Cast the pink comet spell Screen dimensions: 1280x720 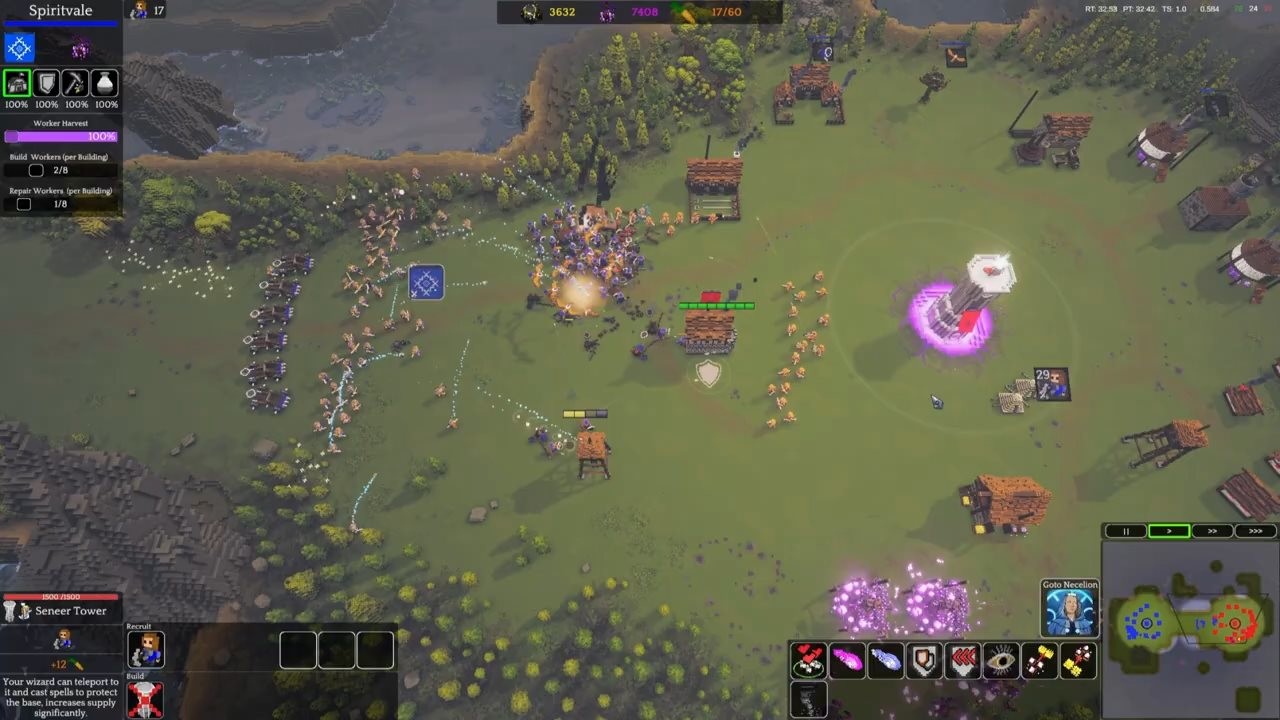(848, 660)
